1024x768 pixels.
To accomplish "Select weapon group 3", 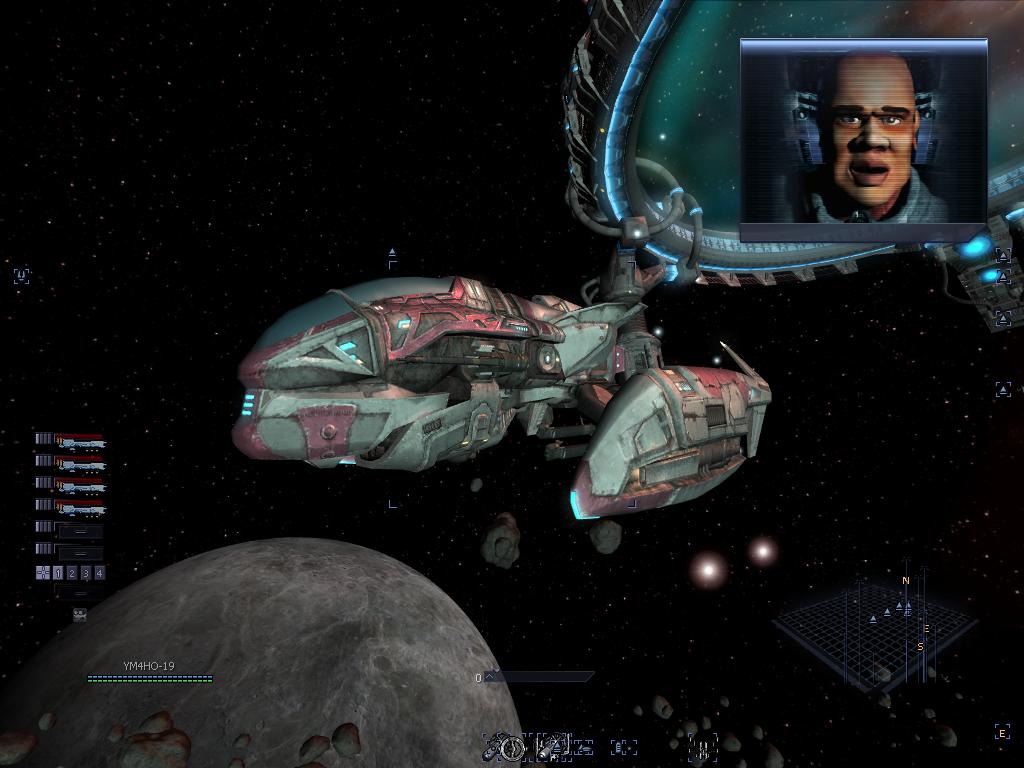I will [86, 573].
